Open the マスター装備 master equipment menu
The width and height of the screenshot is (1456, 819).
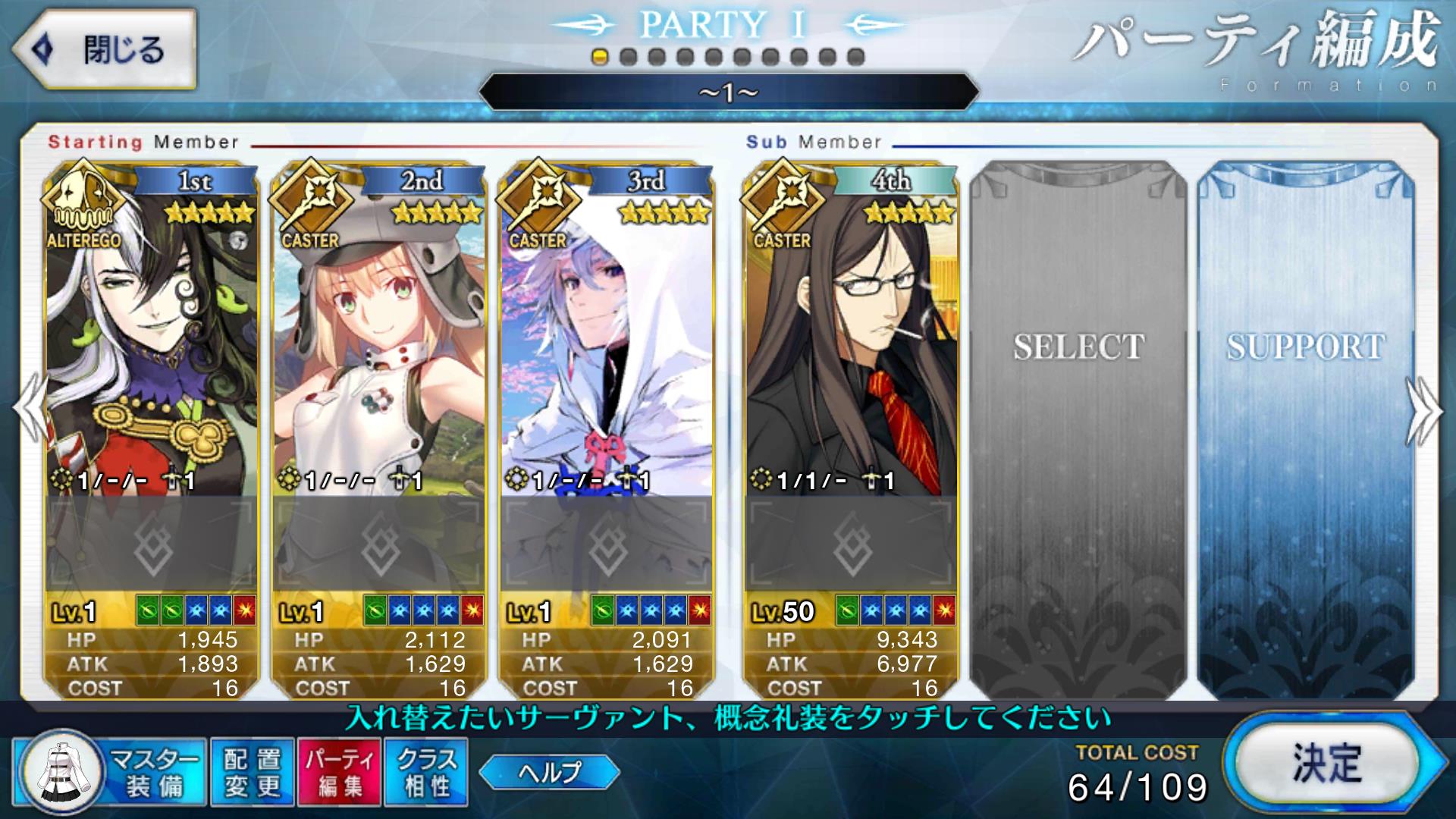click(x=111, y=772)
